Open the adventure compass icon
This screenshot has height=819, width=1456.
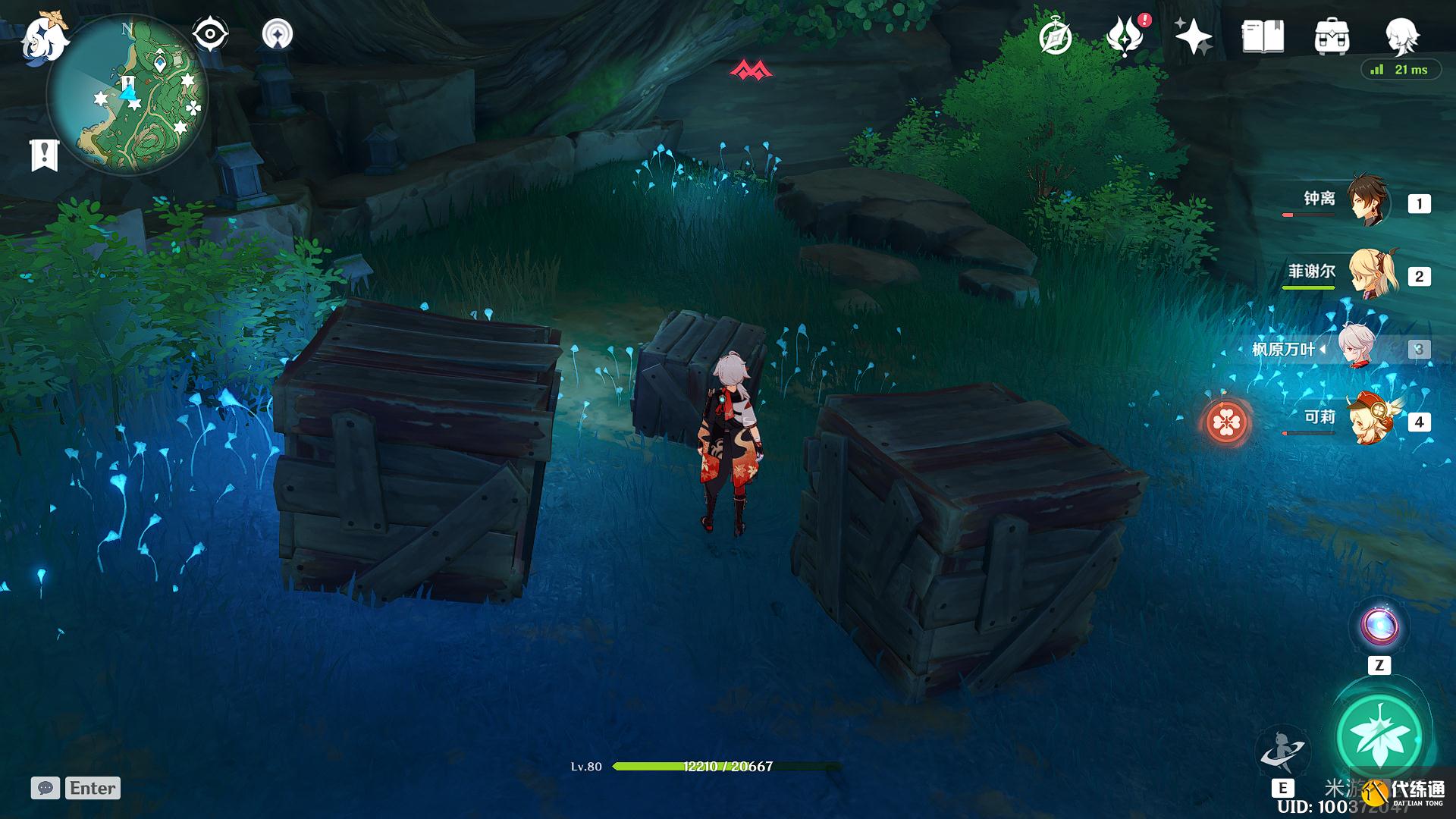[x=1055, y=37]
